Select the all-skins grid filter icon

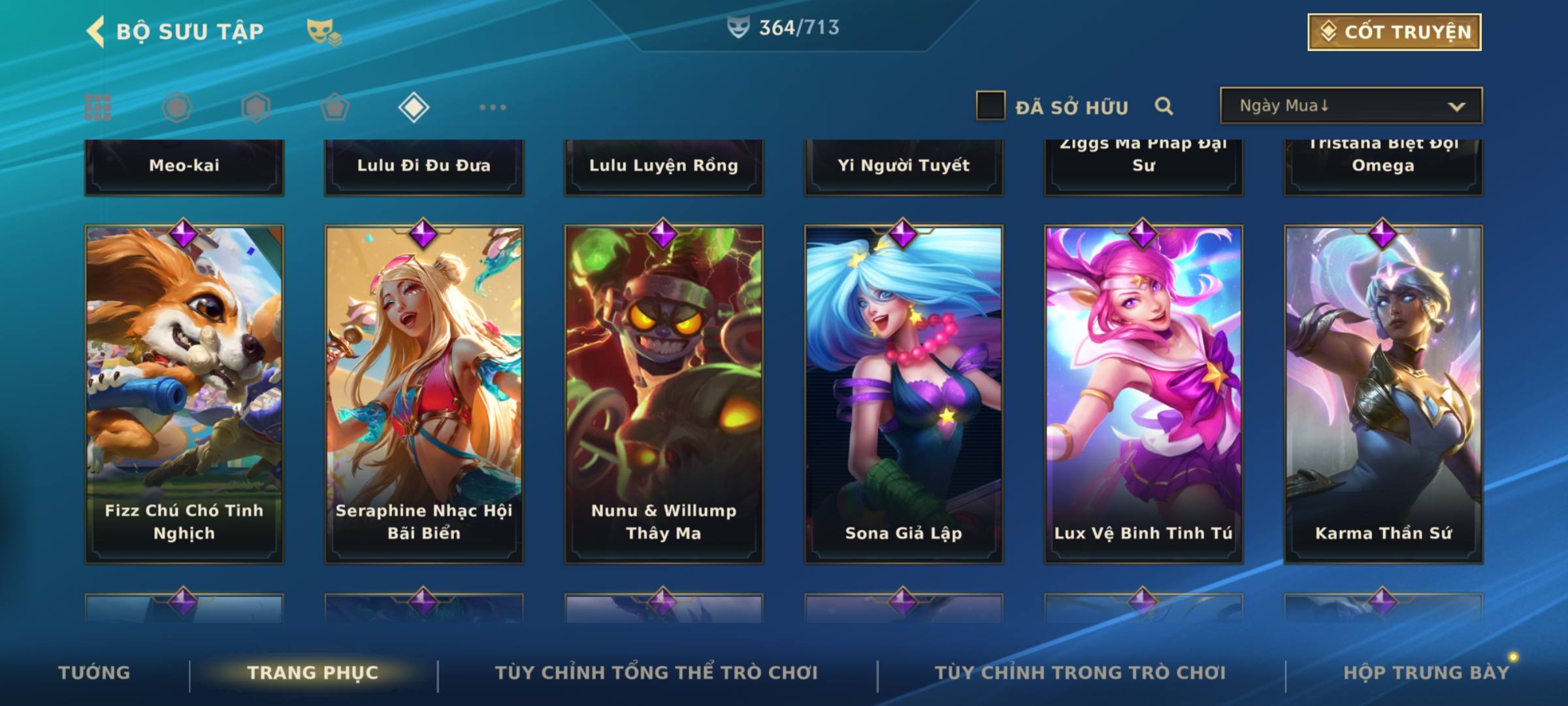coord(98,107)
